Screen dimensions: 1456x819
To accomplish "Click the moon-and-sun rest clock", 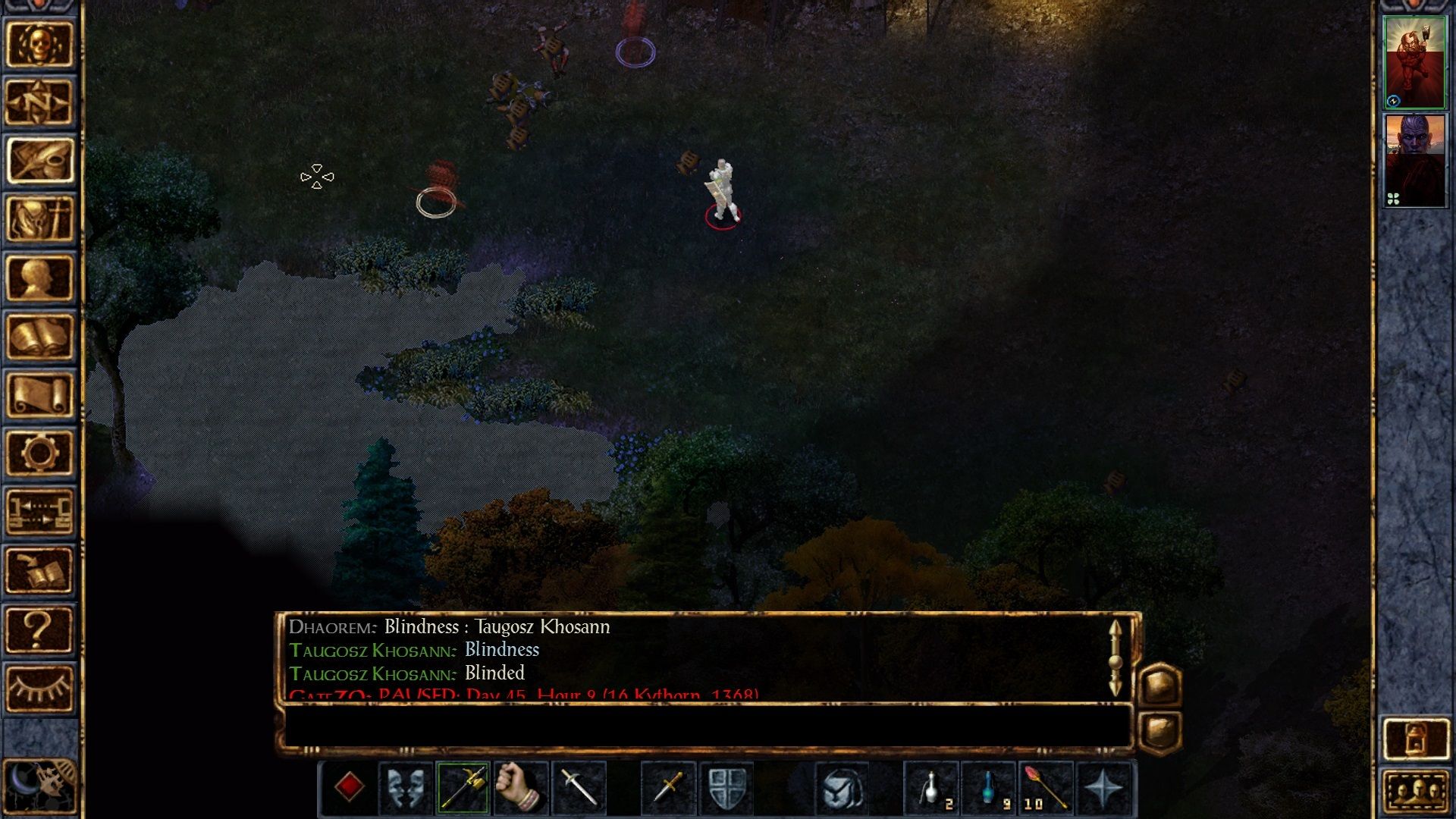I will [x=39, y=786].
